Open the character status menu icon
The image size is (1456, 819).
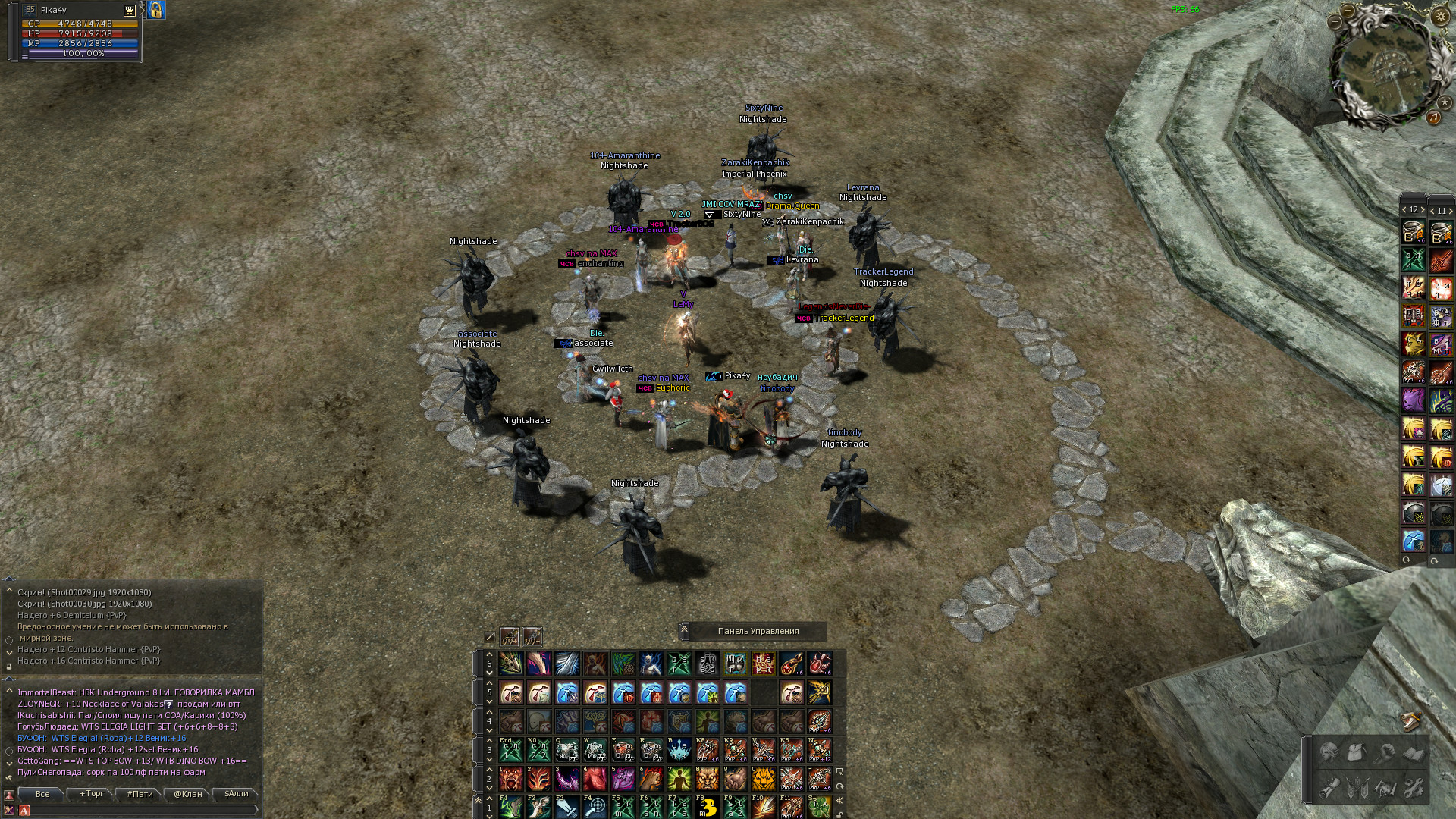(x=1329, y=753)
